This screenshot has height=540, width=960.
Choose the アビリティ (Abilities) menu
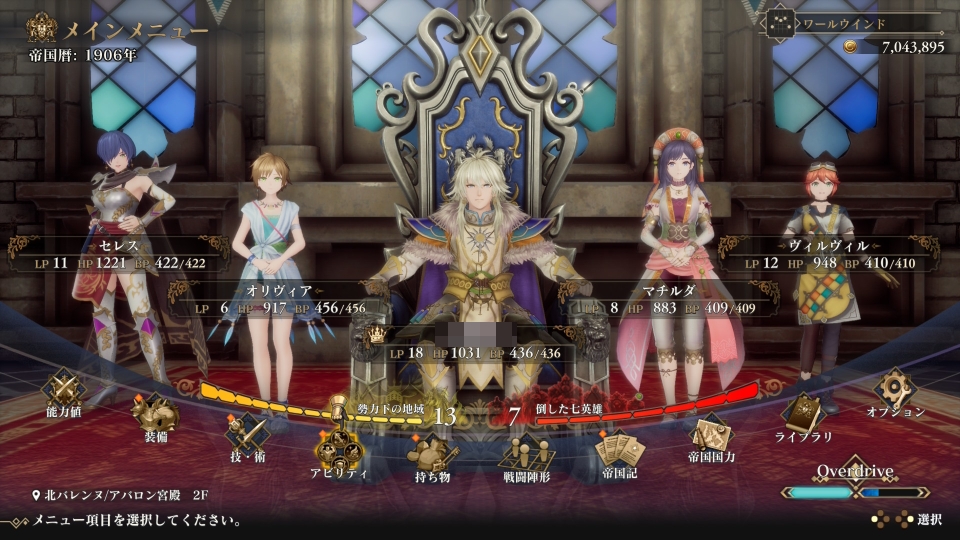click(339, 450)
